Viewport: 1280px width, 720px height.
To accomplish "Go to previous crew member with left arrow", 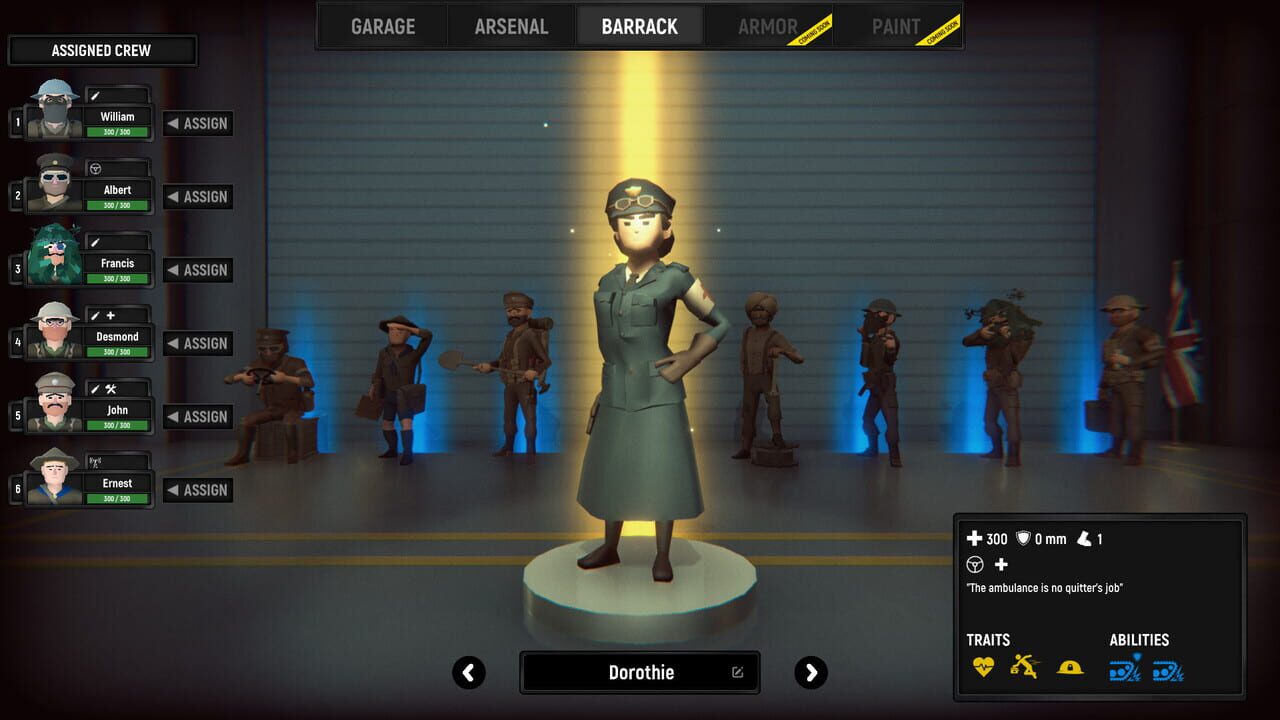I will [x=469, y=673].
